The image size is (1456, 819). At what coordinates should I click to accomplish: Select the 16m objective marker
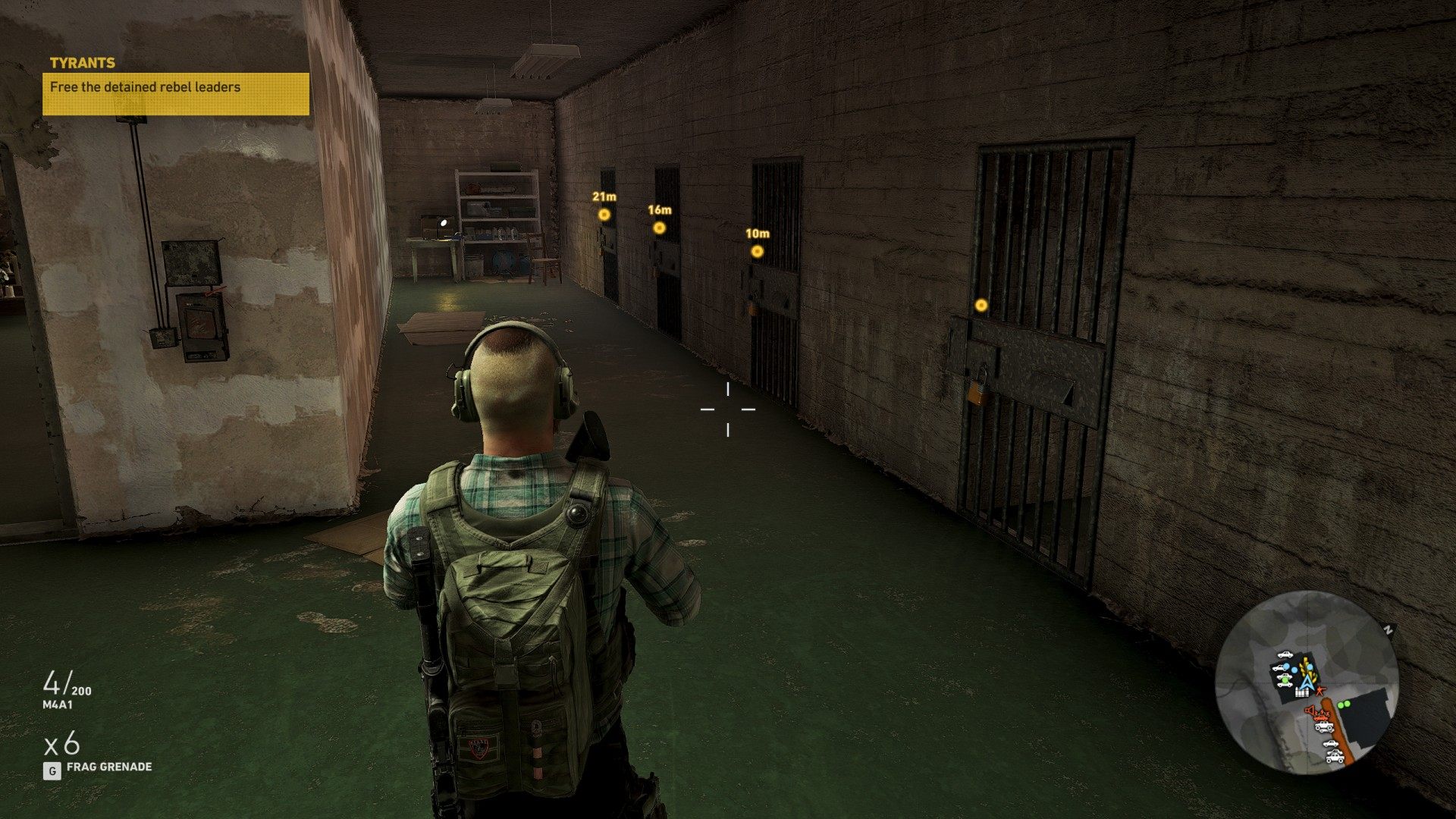click(x=659, y=227)
